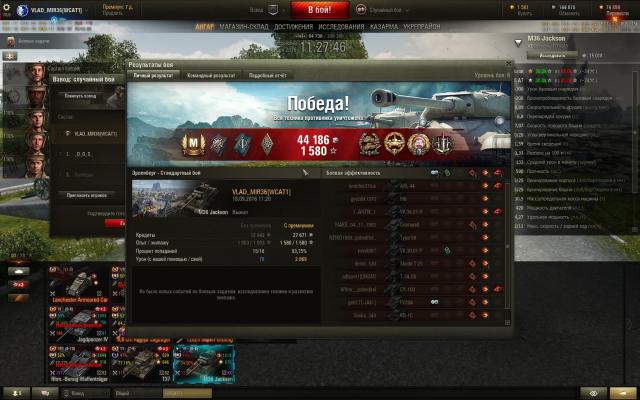Click «Покинуть взвод» to leave the platoon

80,96
